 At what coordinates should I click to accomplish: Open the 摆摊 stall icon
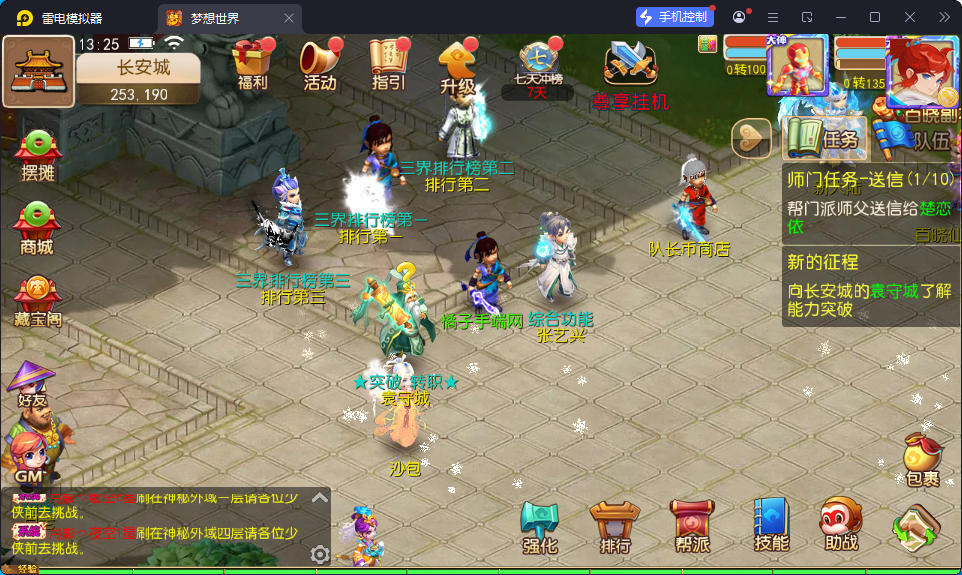tap(37, 155)
